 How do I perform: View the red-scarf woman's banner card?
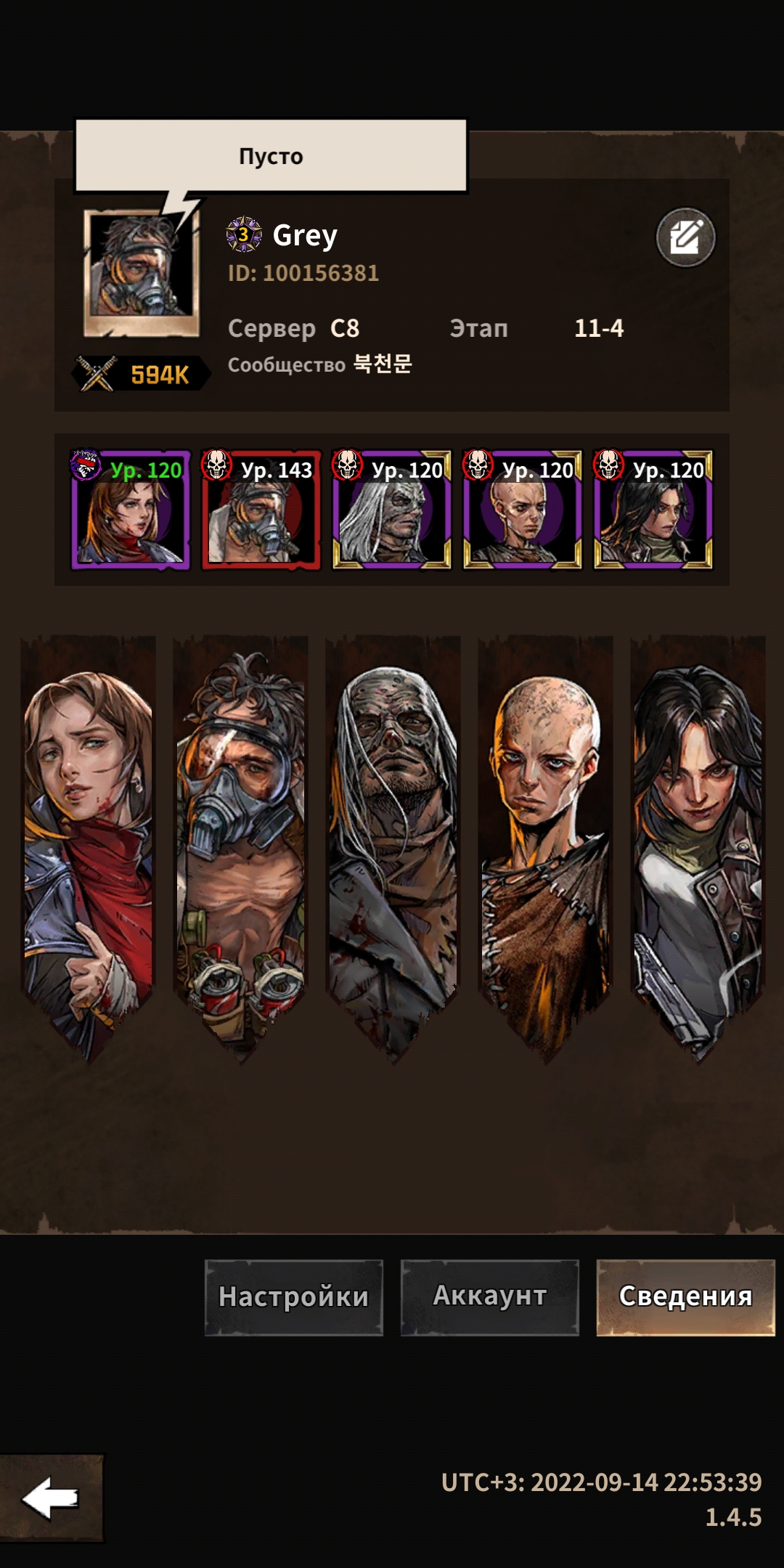click(89, 842)
